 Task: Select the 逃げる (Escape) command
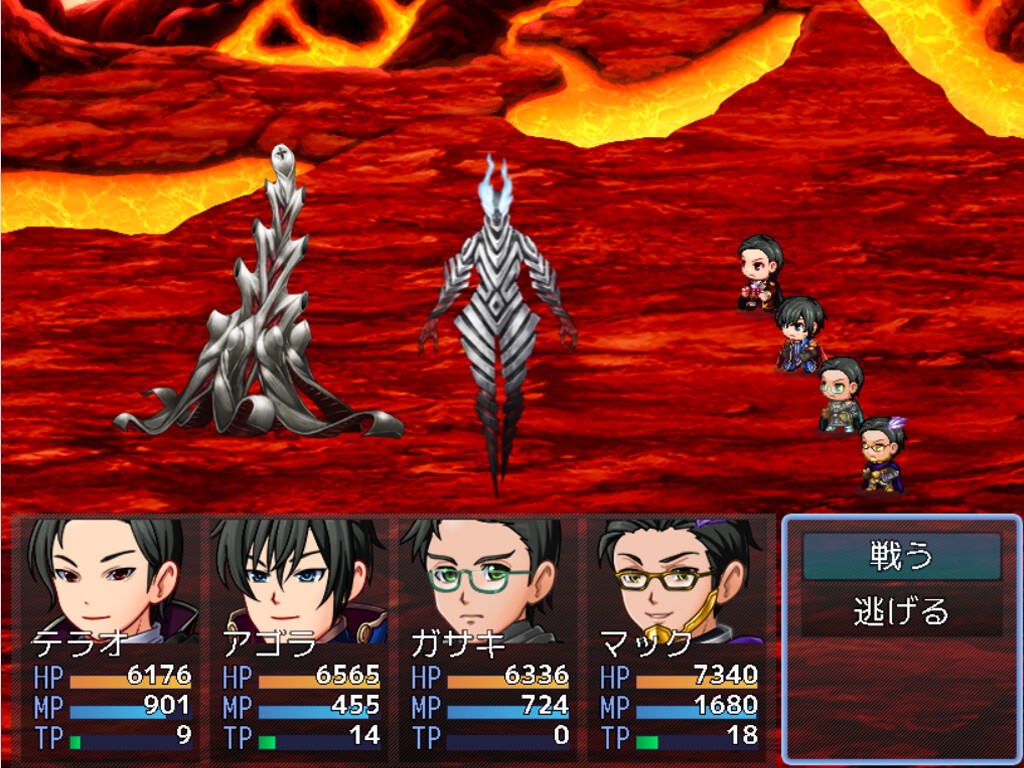(x=901, y=610)
